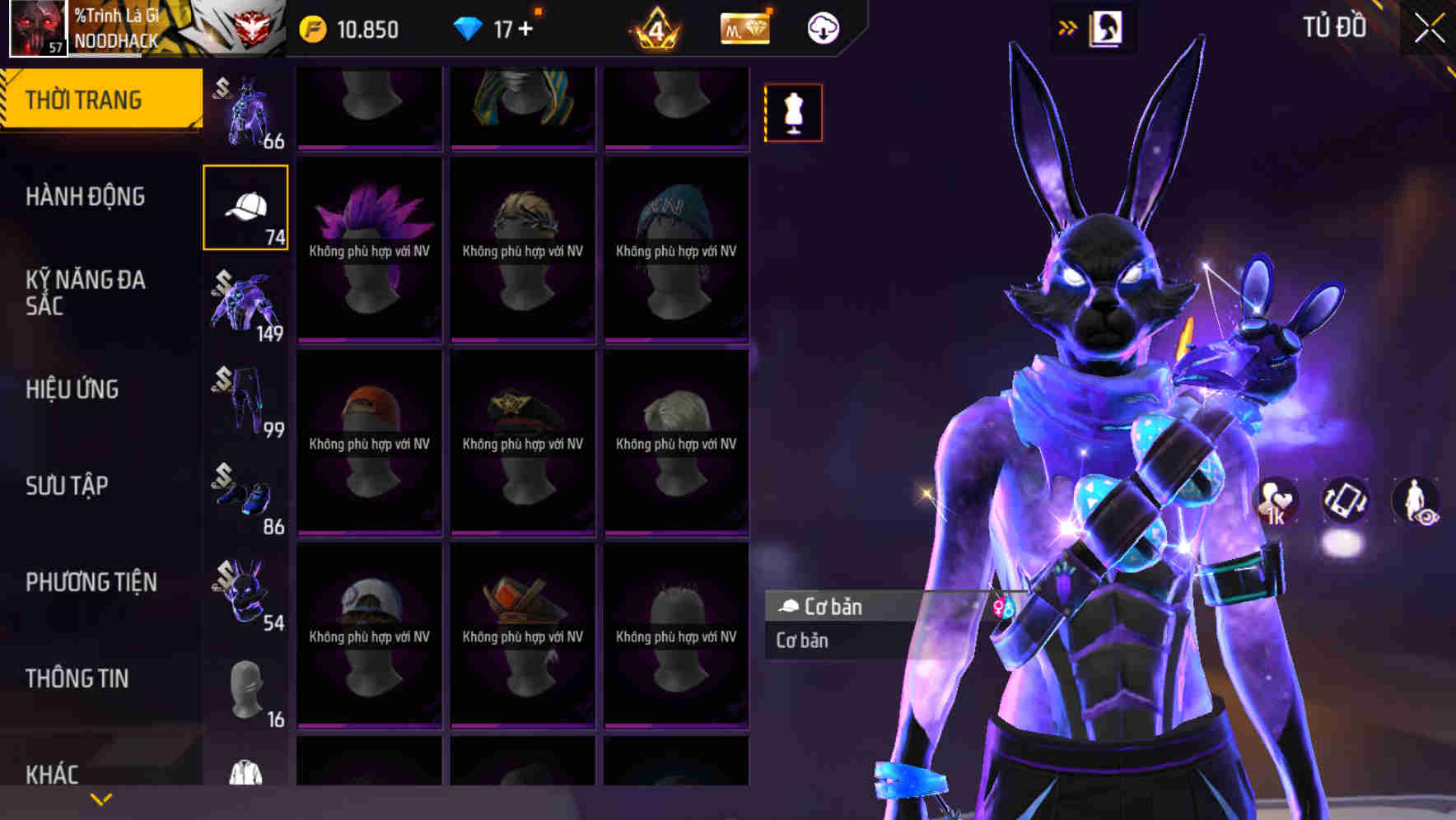Click the double chevron beside the profile icon

point(1068,26)
